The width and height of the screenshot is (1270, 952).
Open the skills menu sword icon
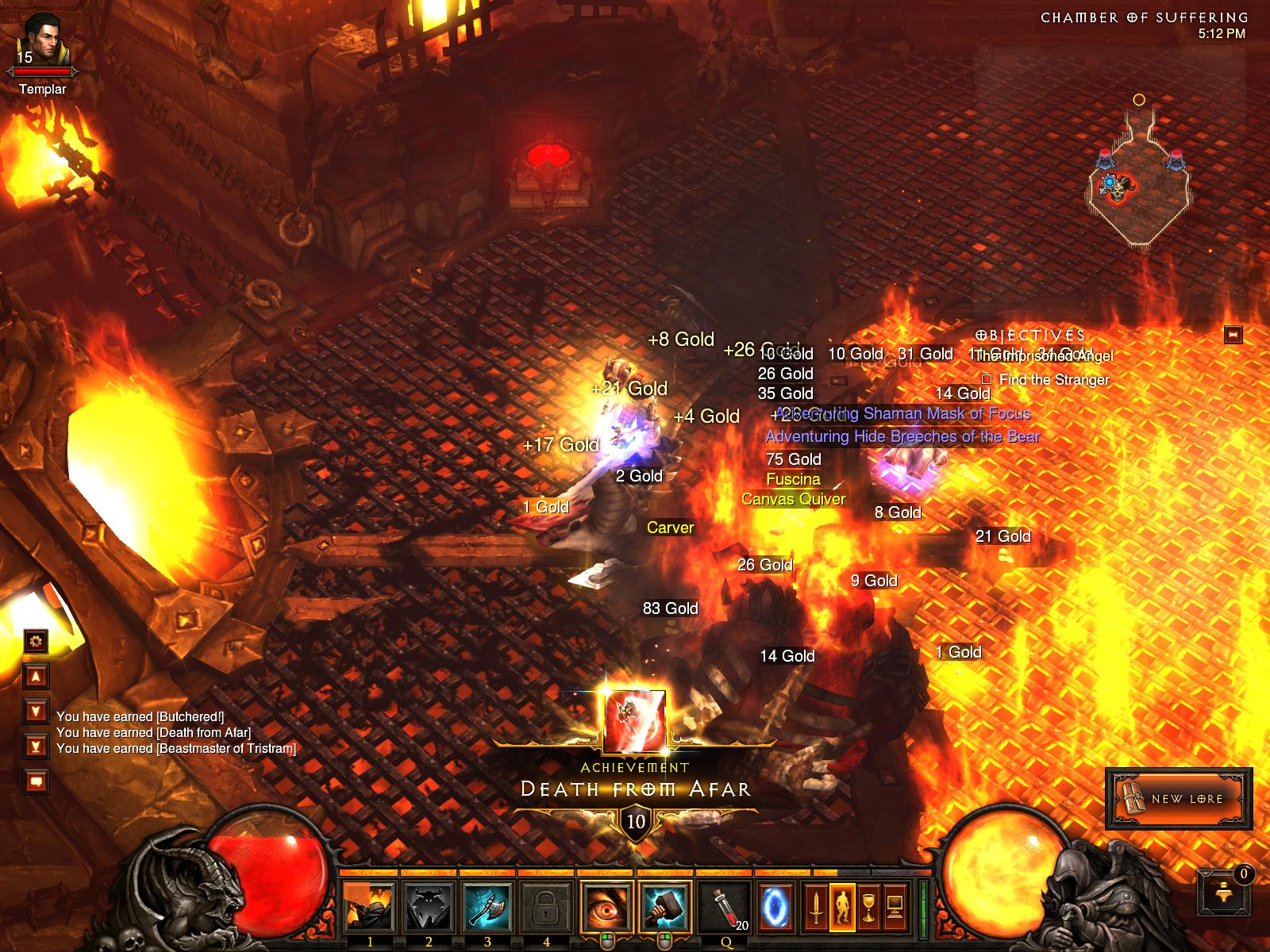click(x=814, y=906)
